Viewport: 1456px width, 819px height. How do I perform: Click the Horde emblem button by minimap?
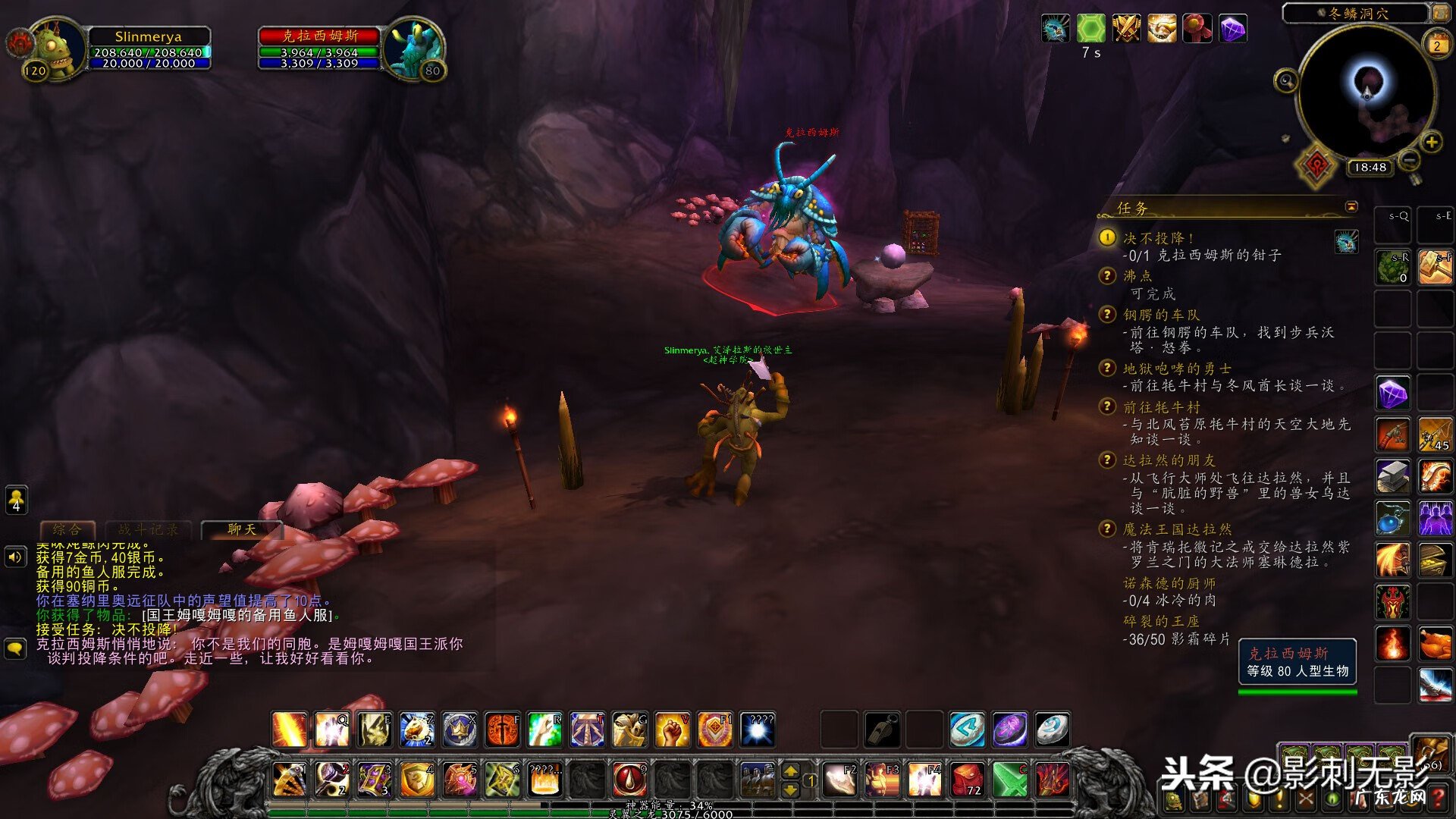1316,165
